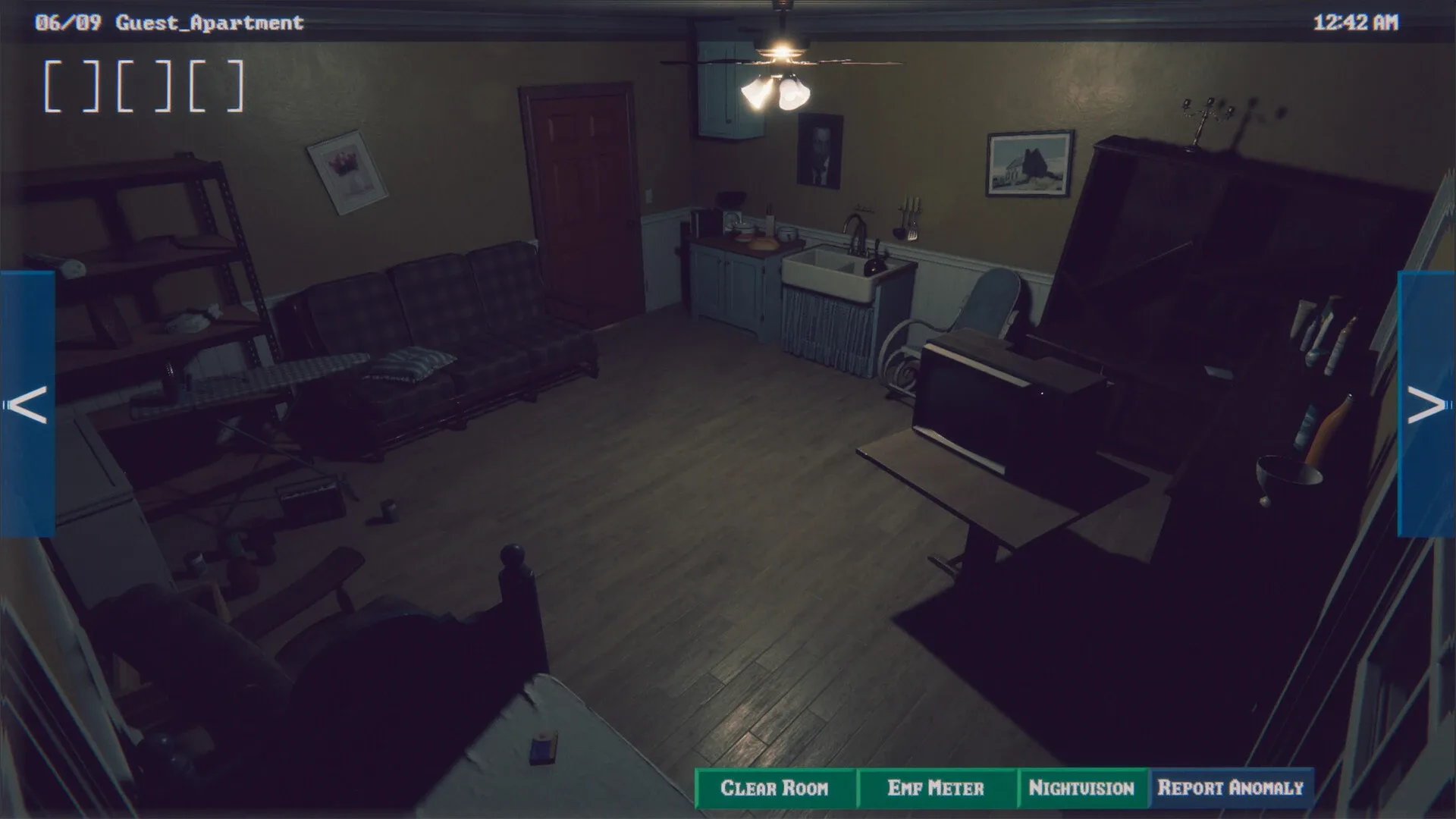Click the framed house painting

[1029, 163]
